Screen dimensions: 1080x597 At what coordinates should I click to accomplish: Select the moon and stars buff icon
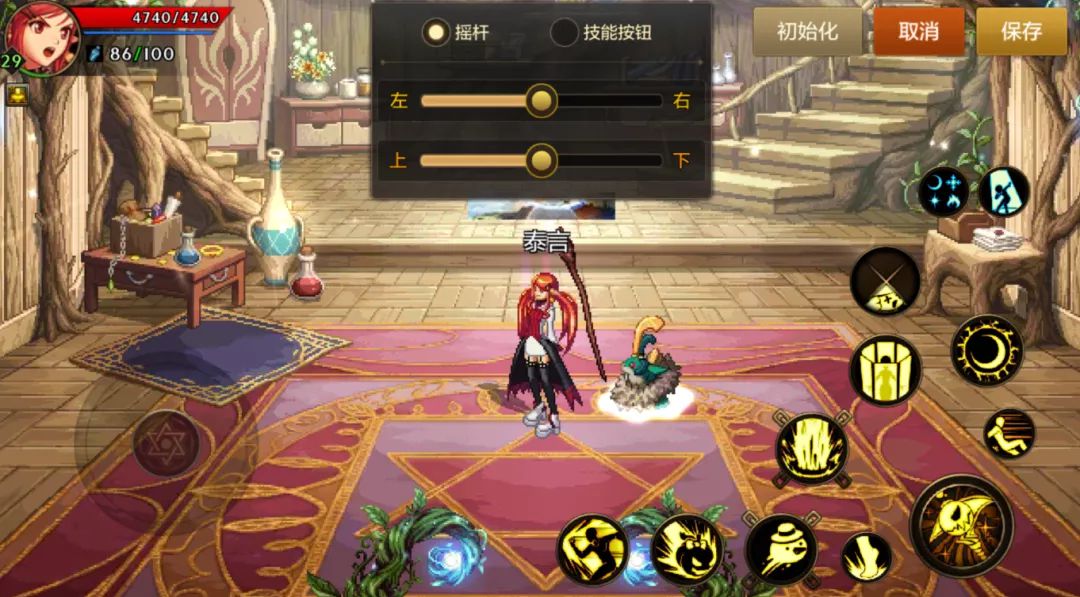(943, 191)
